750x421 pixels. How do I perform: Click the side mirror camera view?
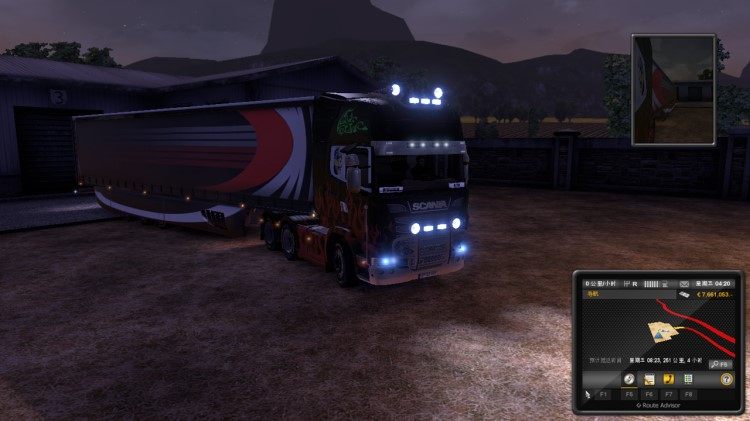coord(673,85)
